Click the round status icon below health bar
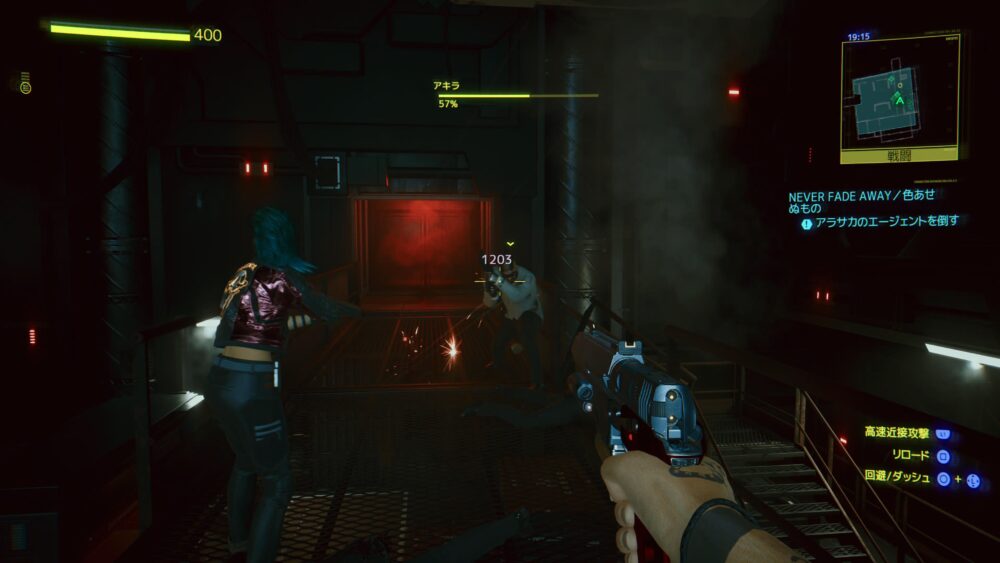1000x563 pixels. (25, 86)
